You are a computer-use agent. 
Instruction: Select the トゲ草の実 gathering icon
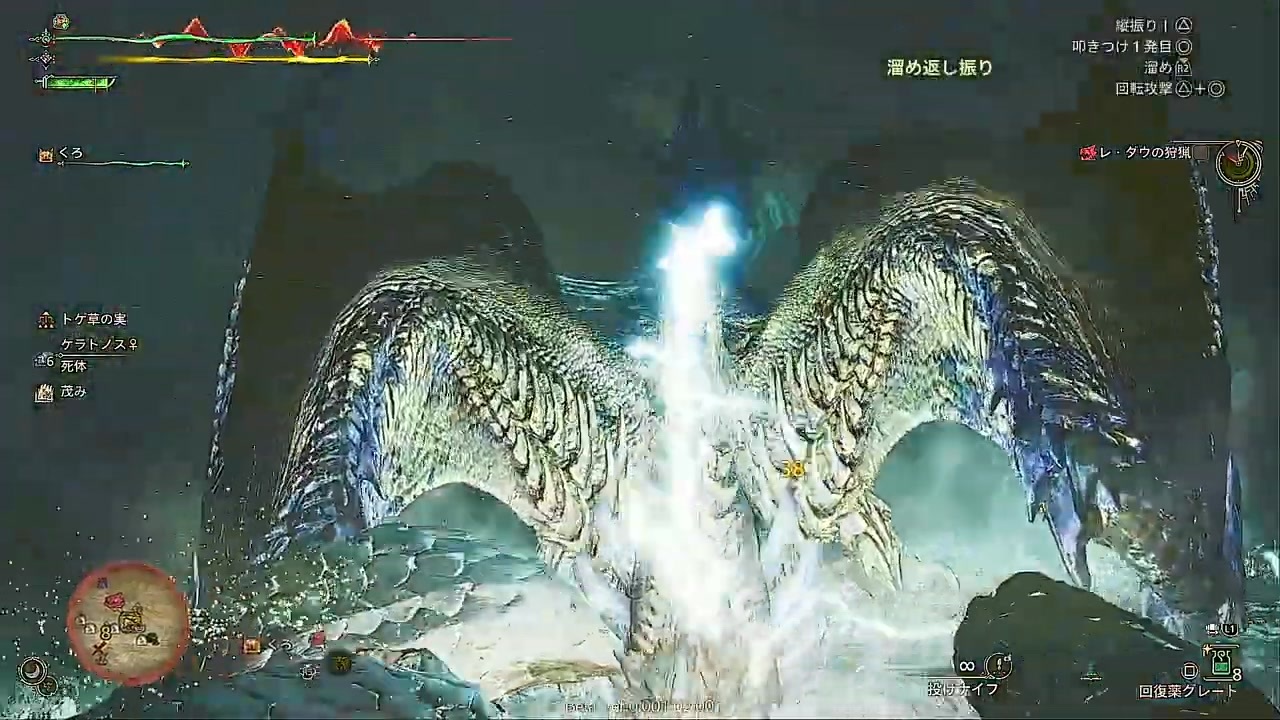point(45,320)
